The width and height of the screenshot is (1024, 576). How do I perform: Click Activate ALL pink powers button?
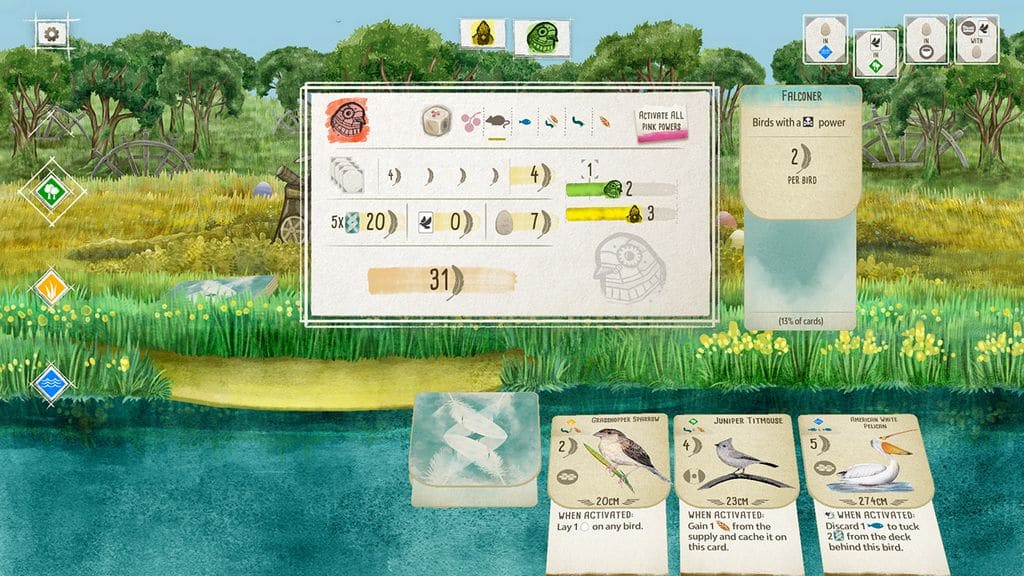(x=662, y=126)
